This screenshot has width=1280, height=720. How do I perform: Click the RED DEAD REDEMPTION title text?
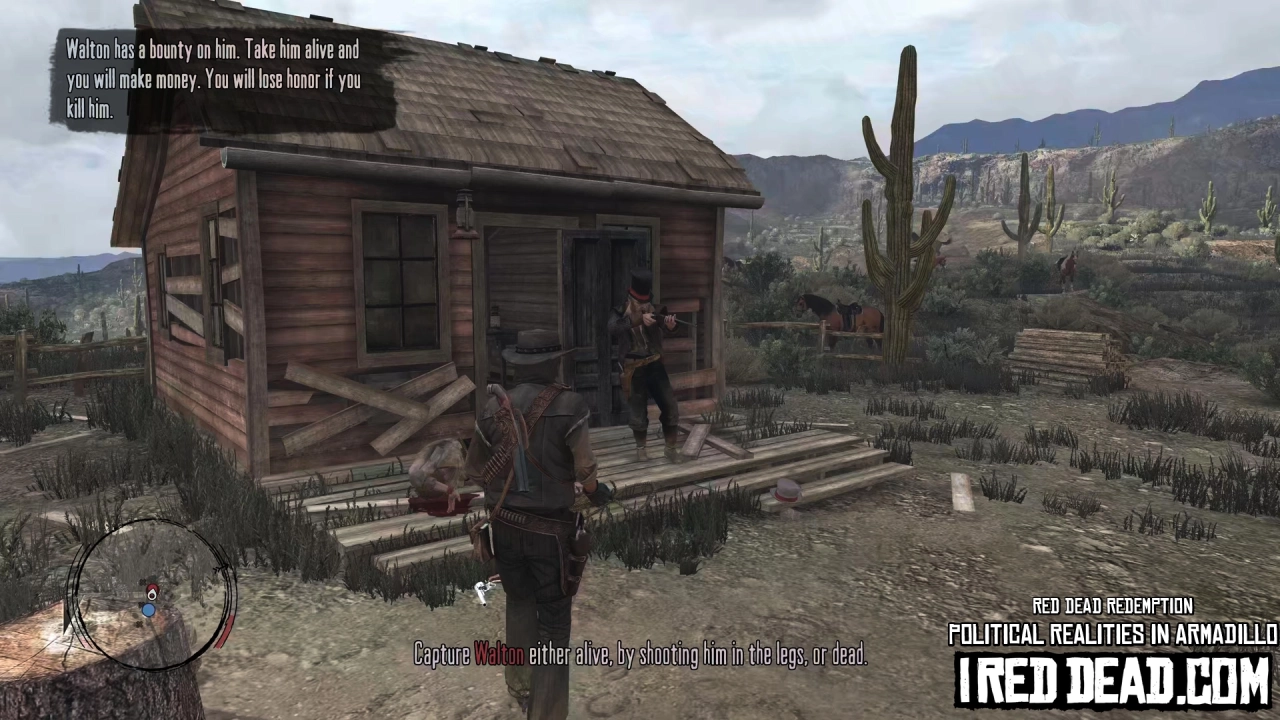click(x=1112, y=607)
